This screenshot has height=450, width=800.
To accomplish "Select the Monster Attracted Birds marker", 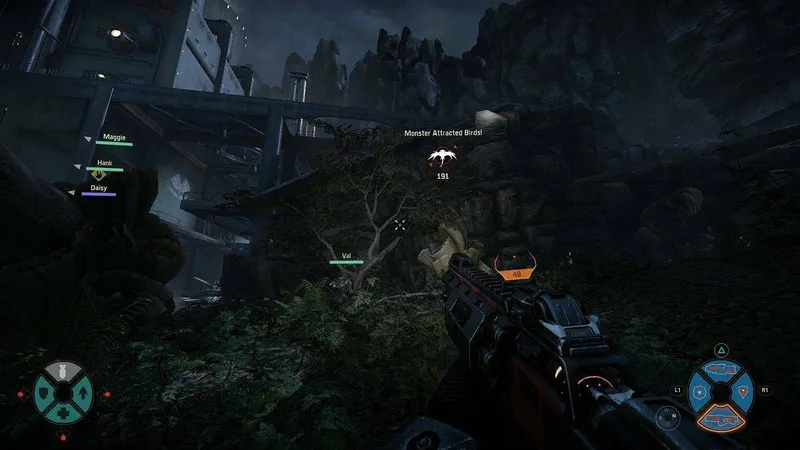I will 442,156.
